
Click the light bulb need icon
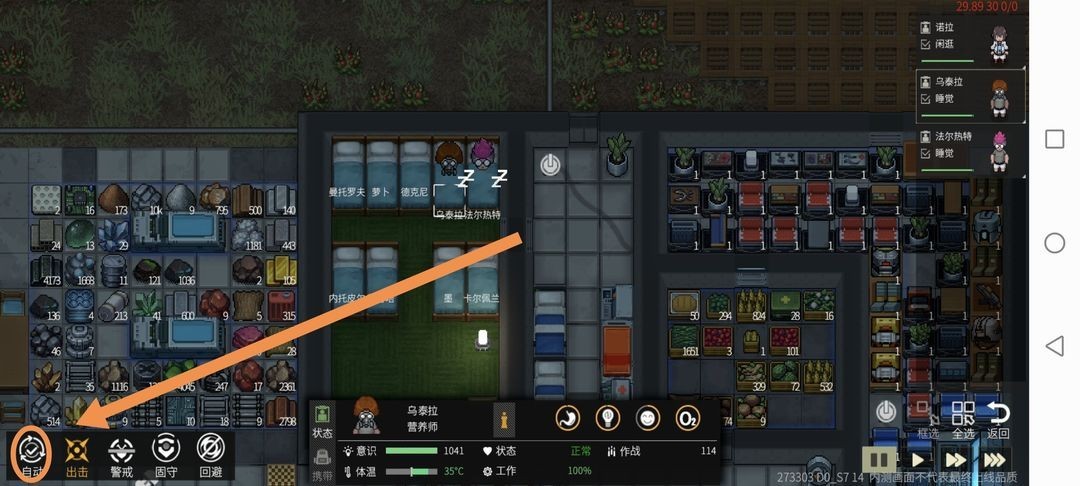[608, 418]
